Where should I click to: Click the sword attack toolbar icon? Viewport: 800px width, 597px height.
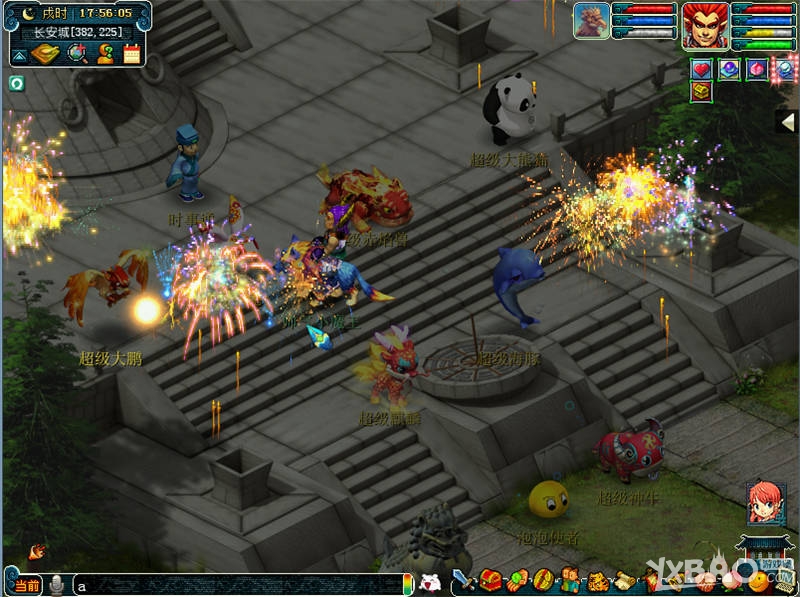tap(464, 580)
